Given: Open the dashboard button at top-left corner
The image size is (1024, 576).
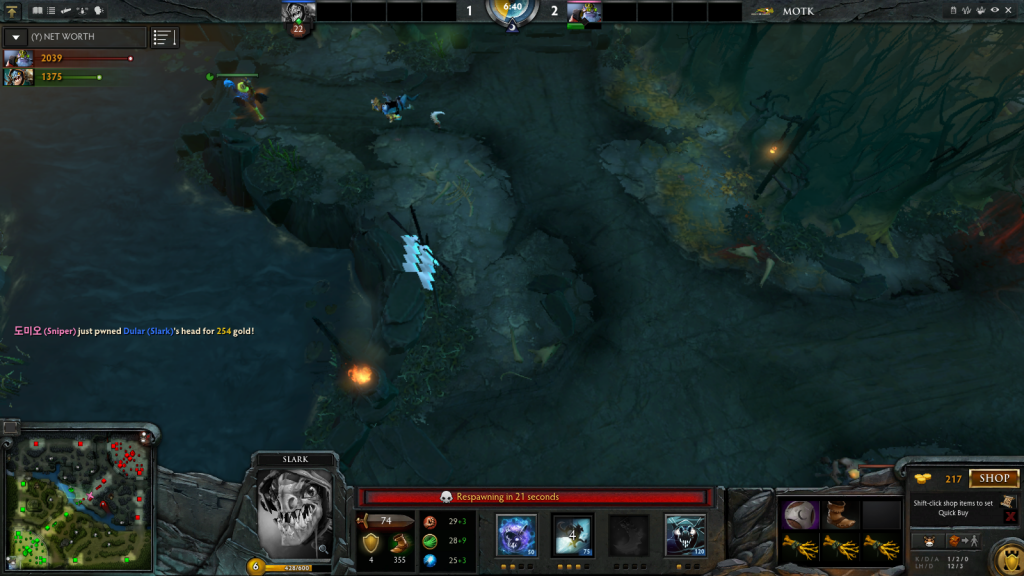Looking at the screenshot, I should point(11,11).
